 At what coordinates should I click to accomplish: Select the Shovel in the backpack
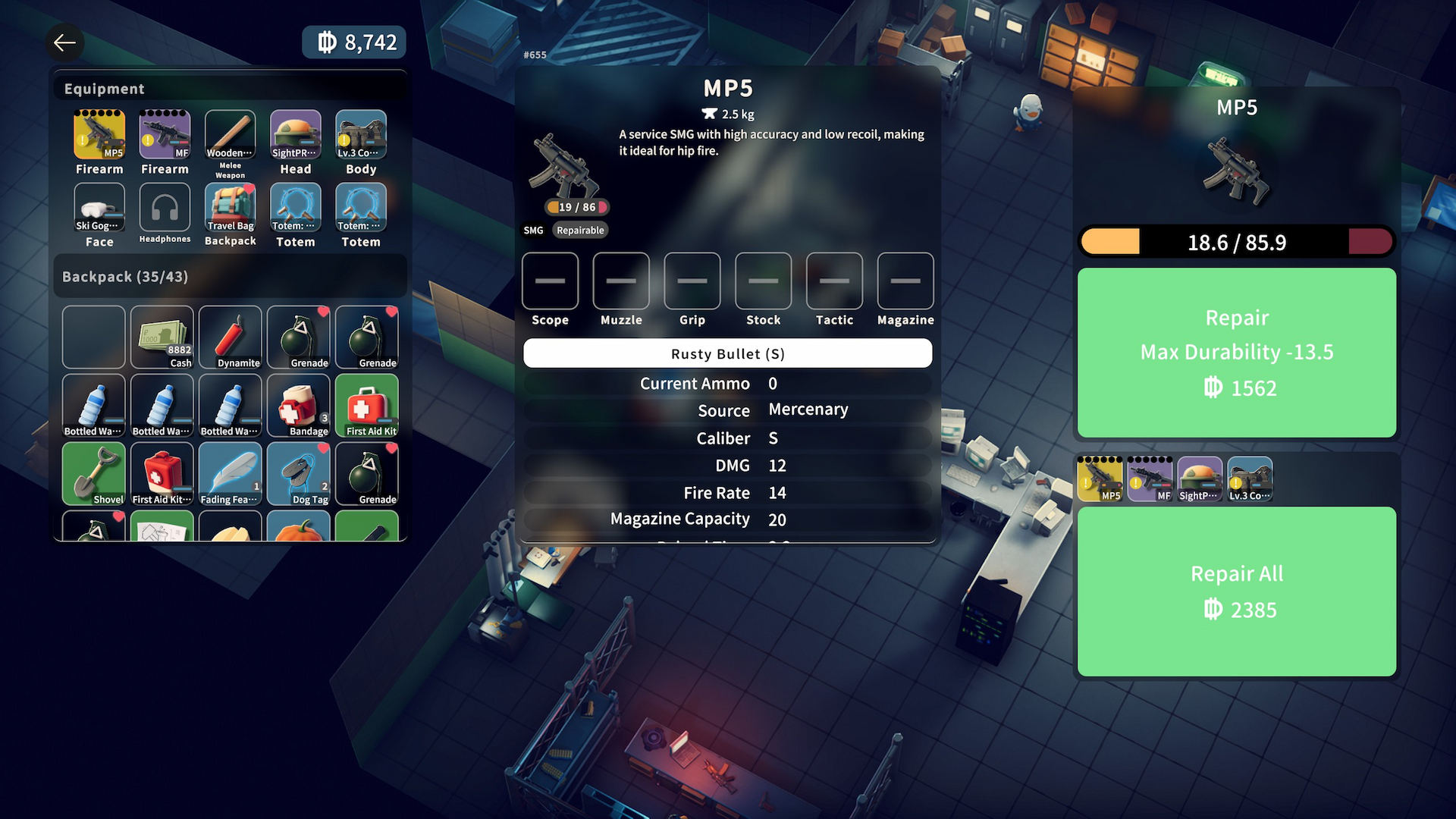[x=93, y=472]
